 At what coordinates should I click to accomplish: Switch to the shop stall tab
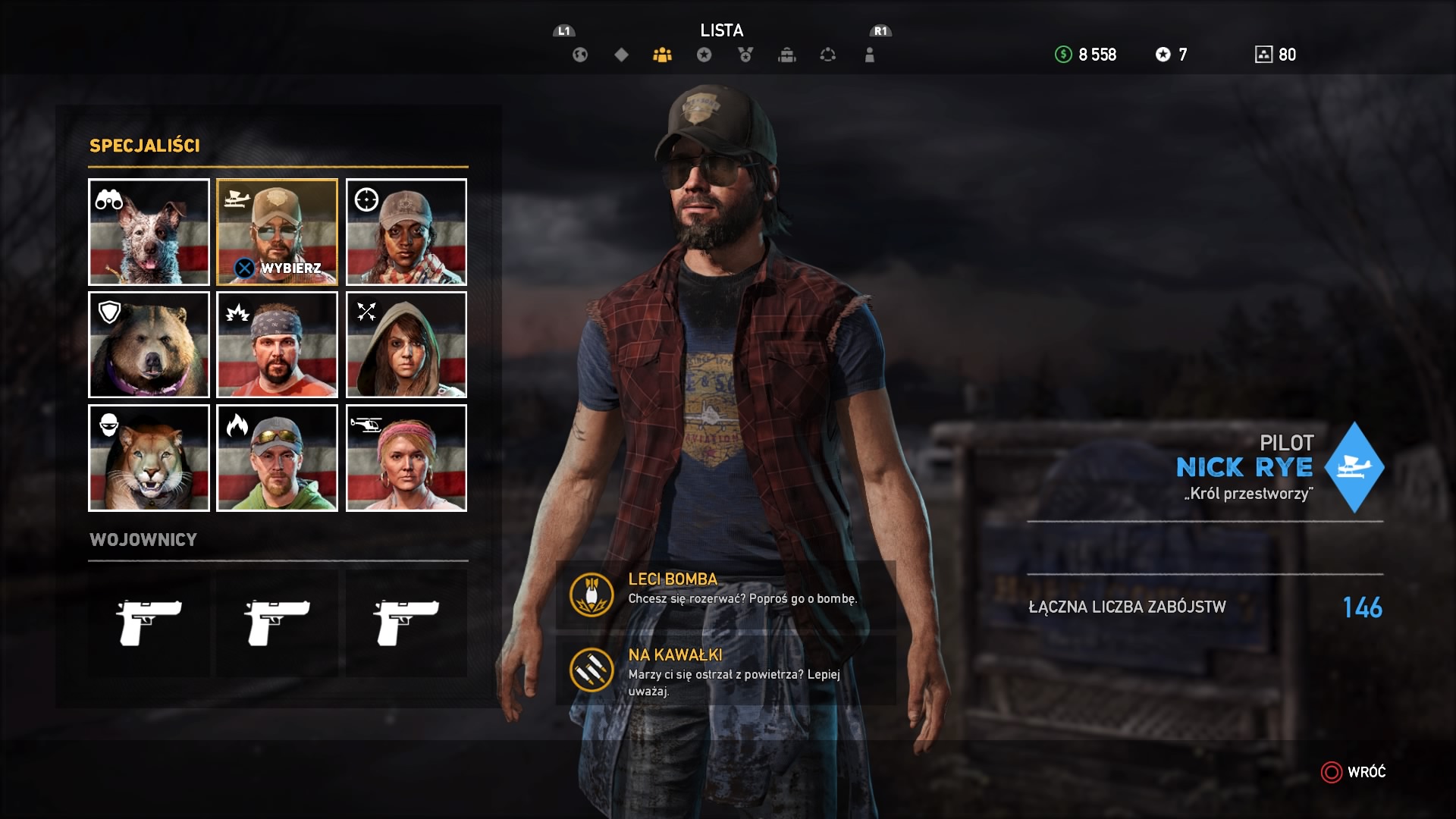point(787,55)
